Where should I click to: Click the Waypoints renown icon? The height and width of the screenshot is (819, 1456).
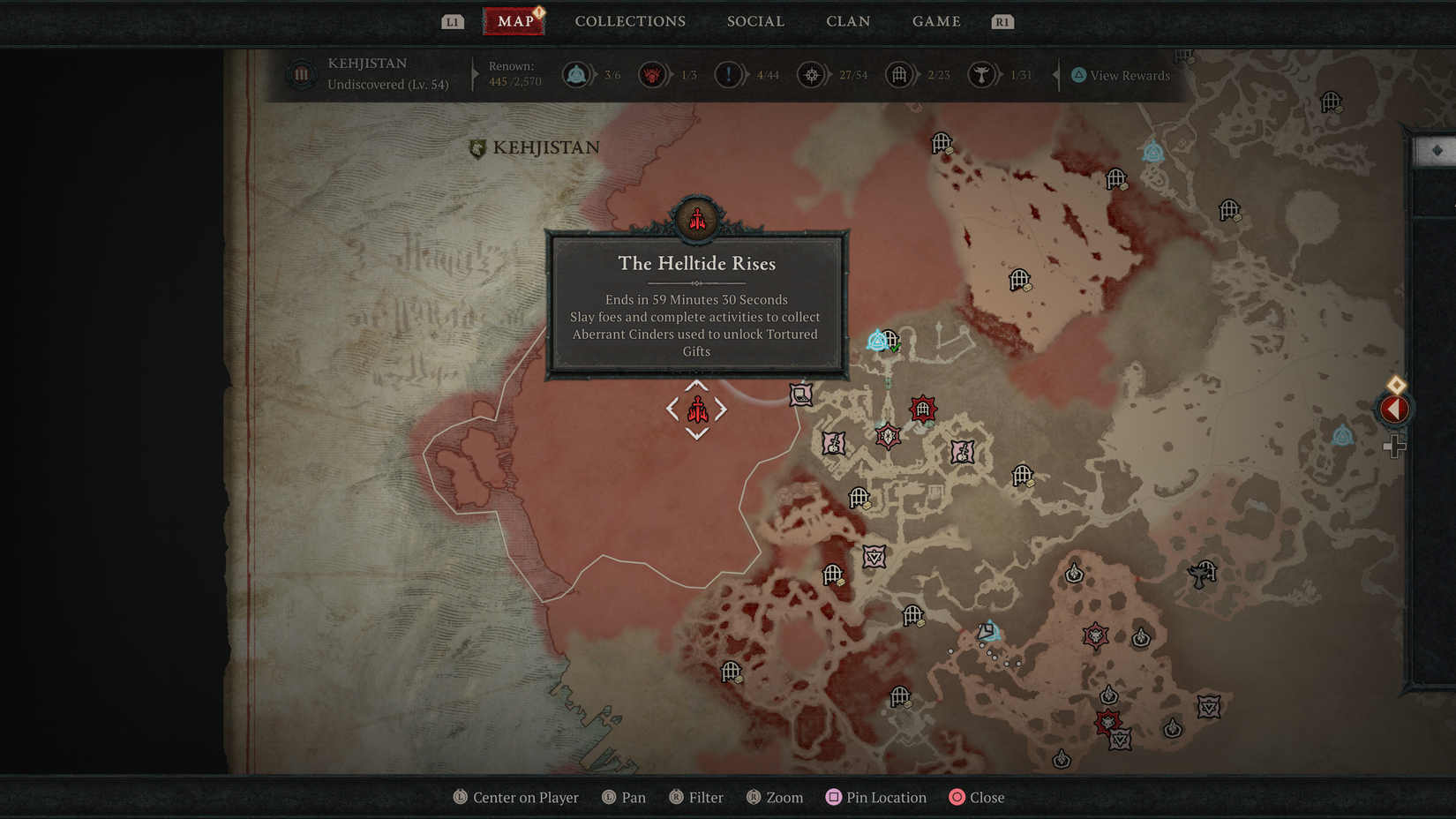coord(577,75)
